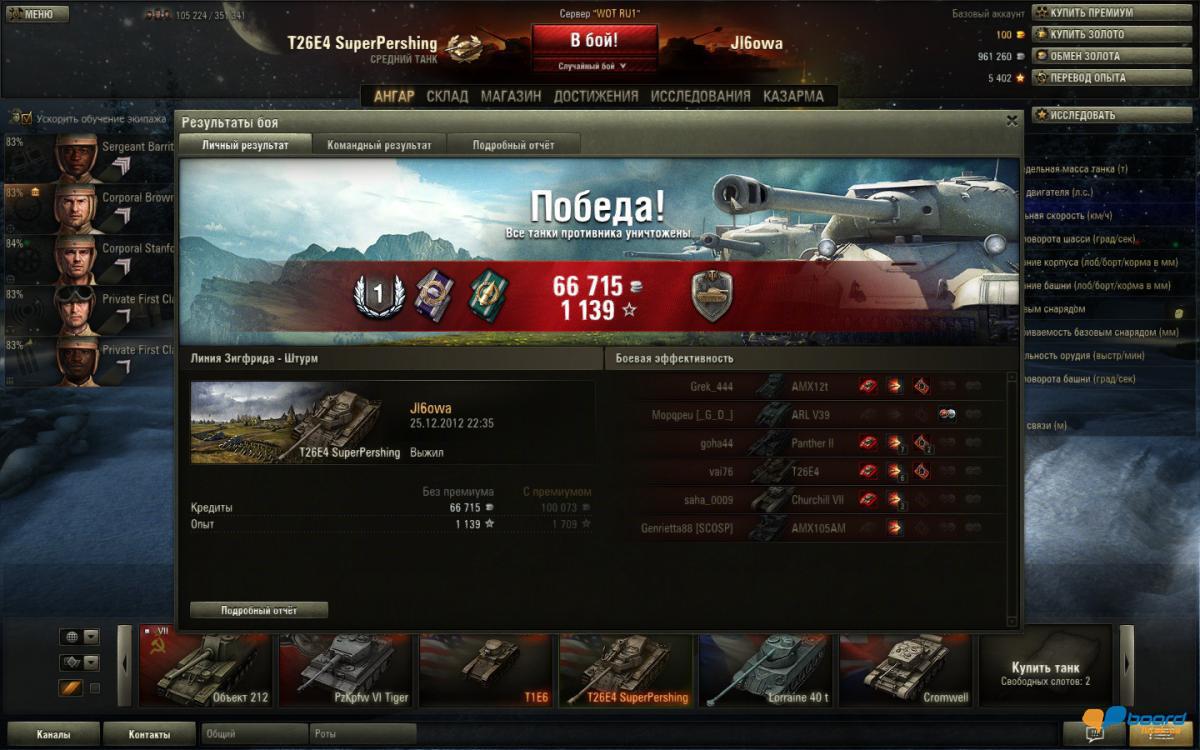Screen dimensions: 1200x750
Task: Open the Подробный отчёт tab
Action: [513, 145]
